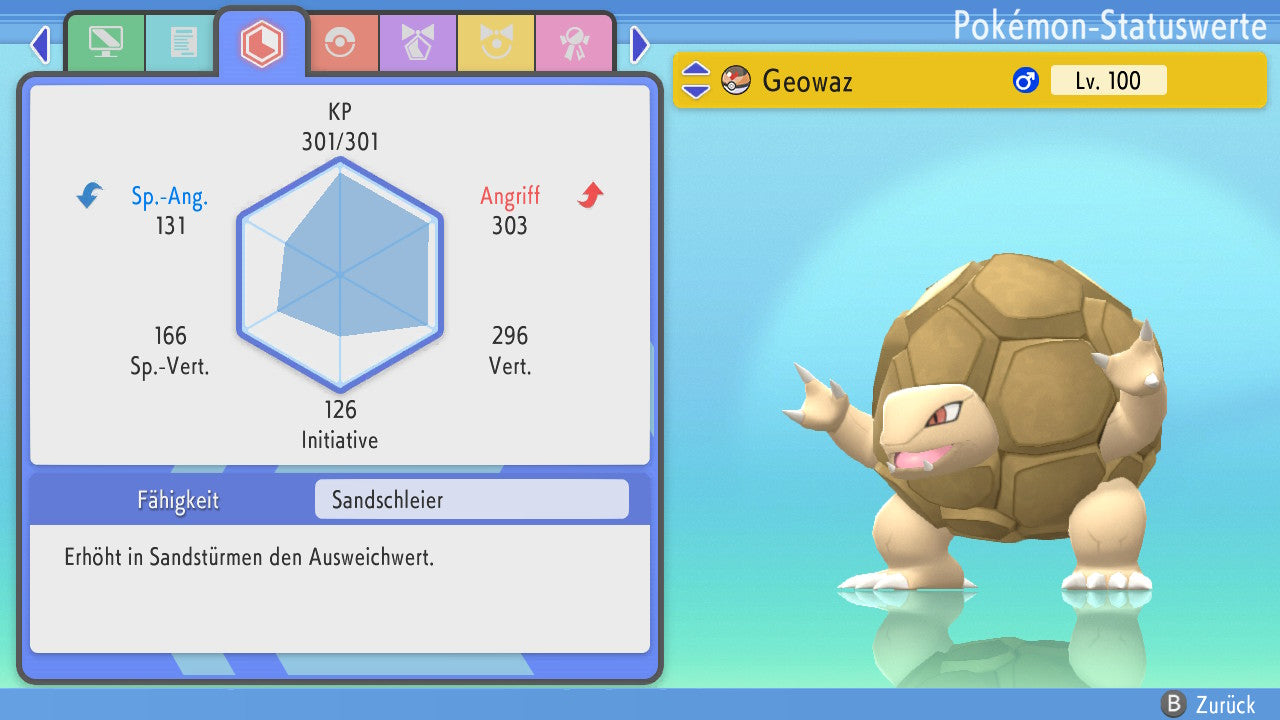Go back with the Zurück button
Screen dimensions: 1280x720
pyautogui.click(x=1209, y=704)
